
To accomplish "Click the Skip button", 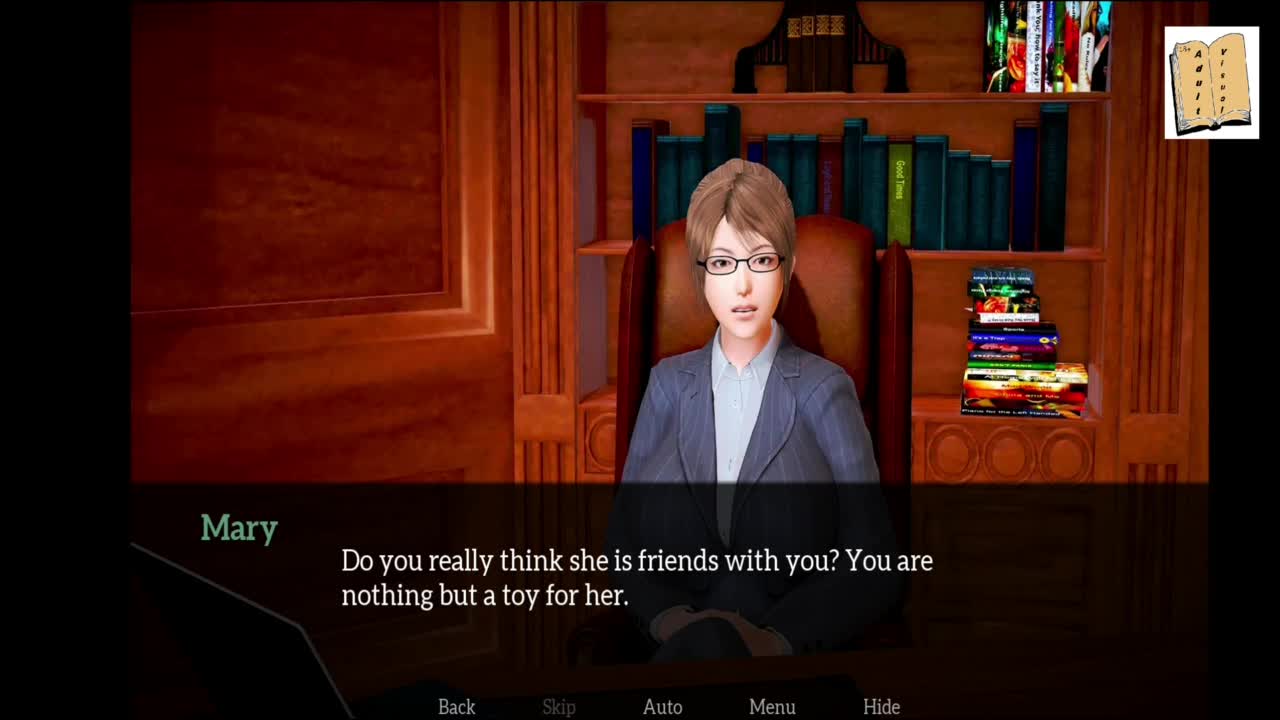I will click(x=559, y=707).
